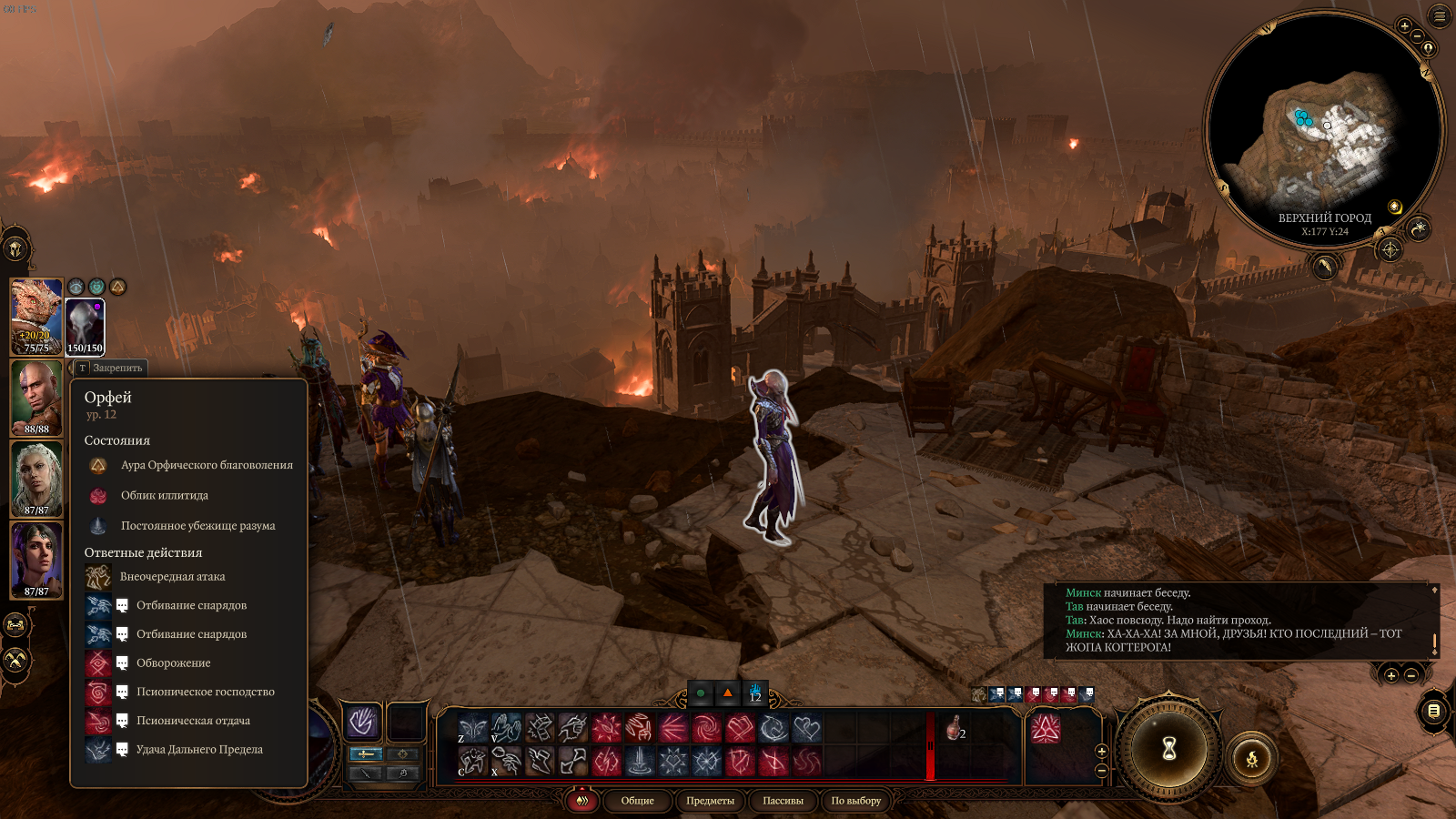Select the mind flayer Orpheus portrait
This screenshot has width=1456, height=819.
[x=85, y=326]
